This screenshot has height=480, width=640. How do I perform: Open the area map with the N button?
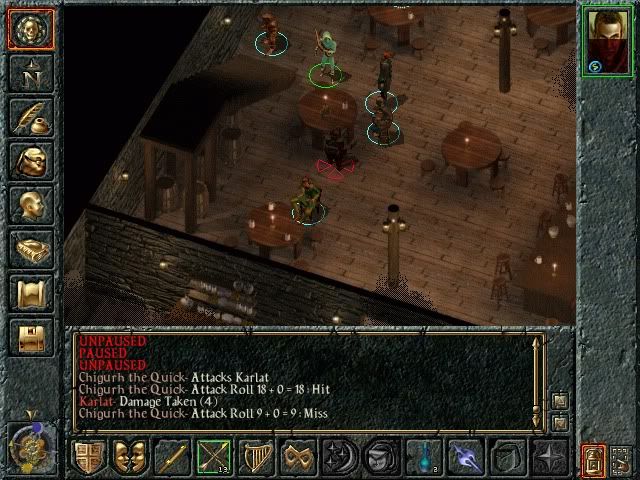click(30, 73)
